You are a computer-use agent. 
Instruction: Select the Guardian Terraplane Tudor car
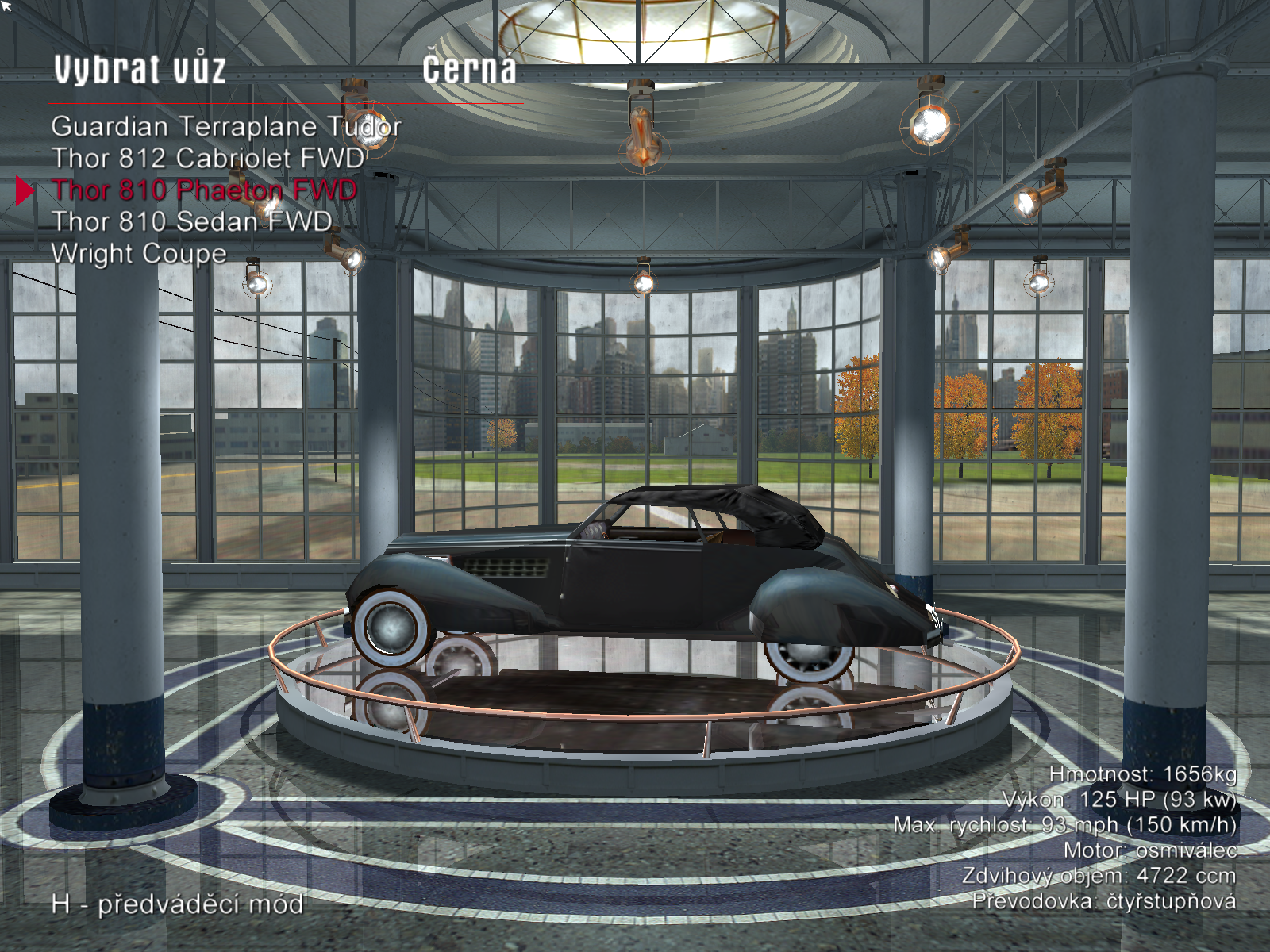225,126
